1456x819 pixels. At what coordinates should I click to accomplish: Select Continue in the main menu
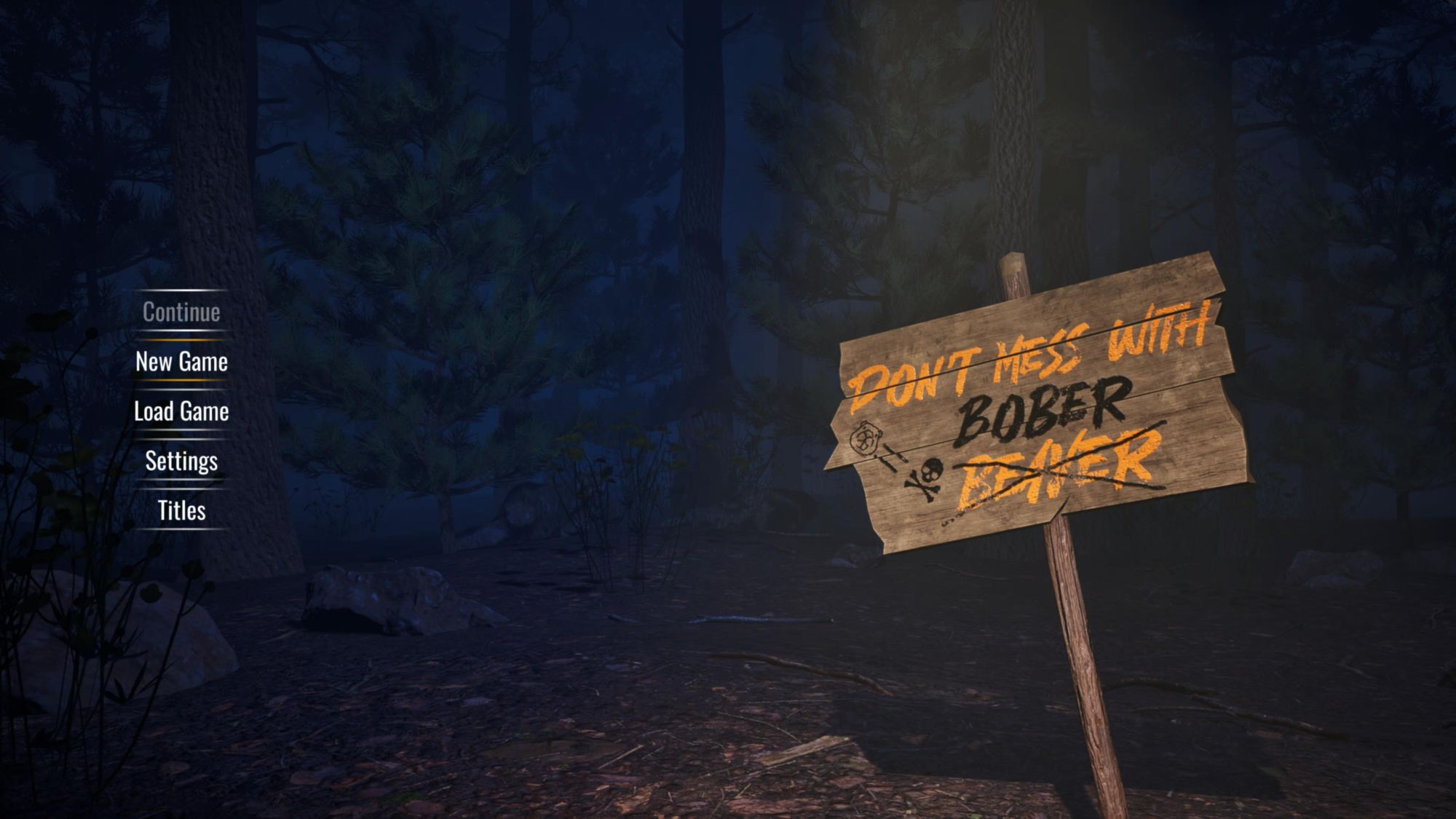[x=181, y=312]
